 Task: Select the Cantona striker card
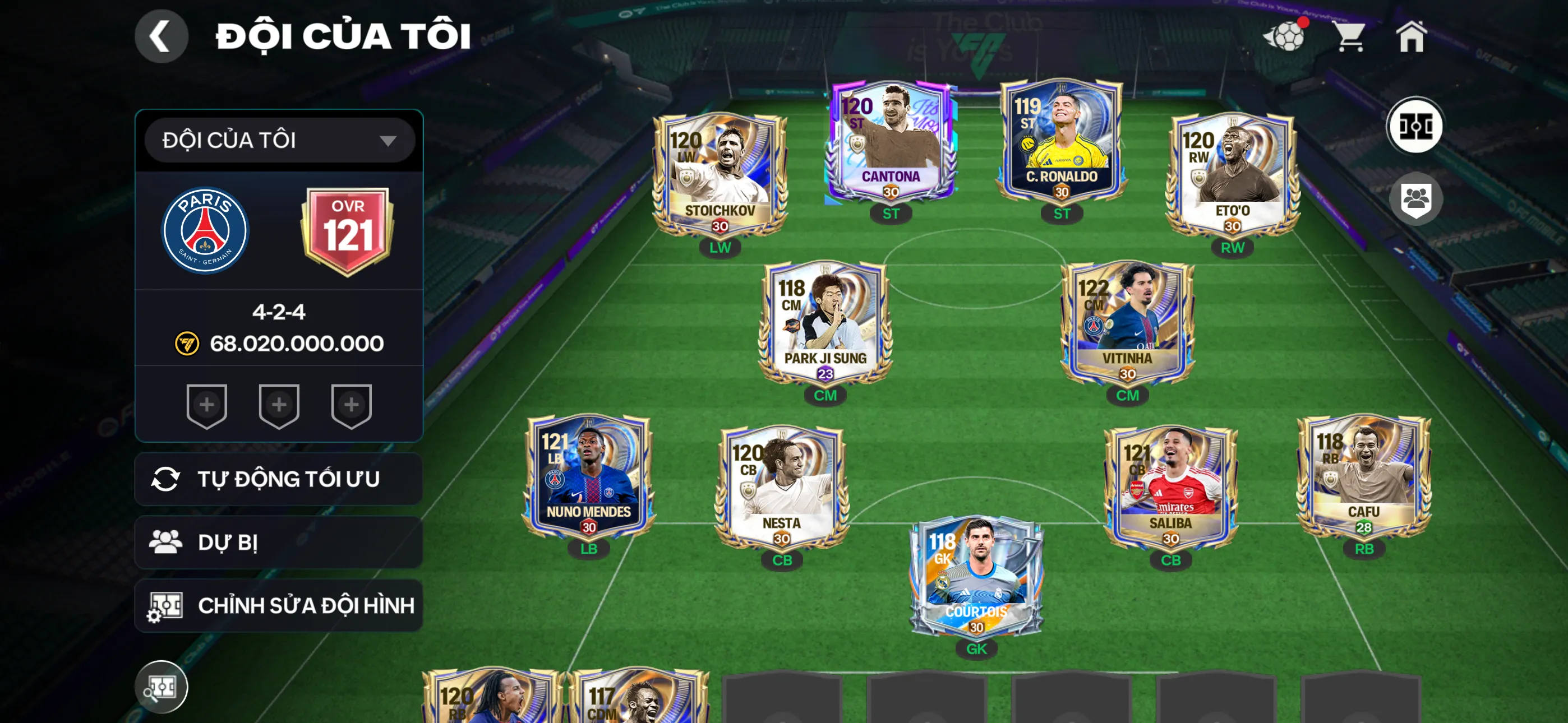pyautogui.click(x=890, y=143)
